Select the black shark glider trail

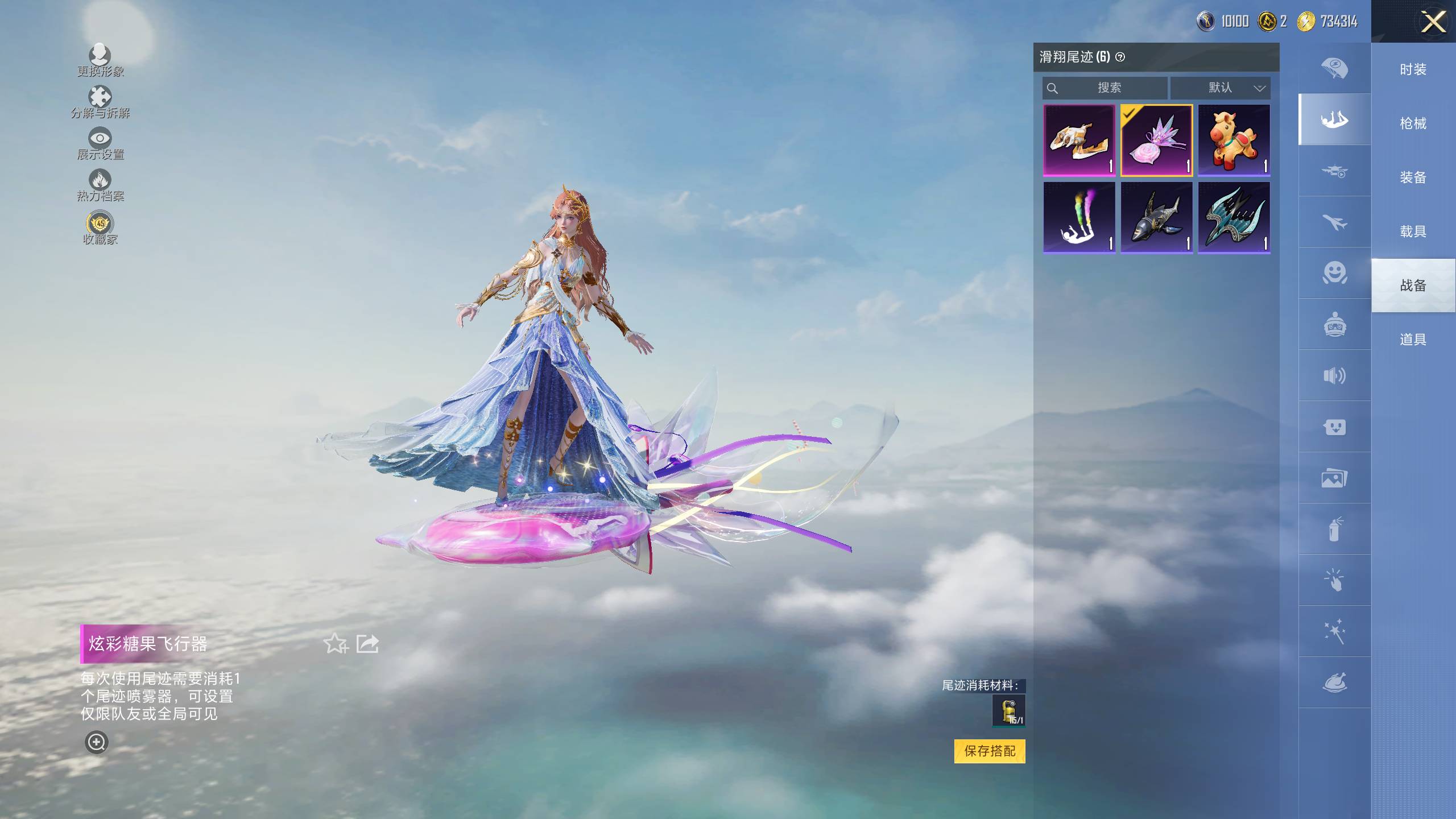tap(1156, 217)
